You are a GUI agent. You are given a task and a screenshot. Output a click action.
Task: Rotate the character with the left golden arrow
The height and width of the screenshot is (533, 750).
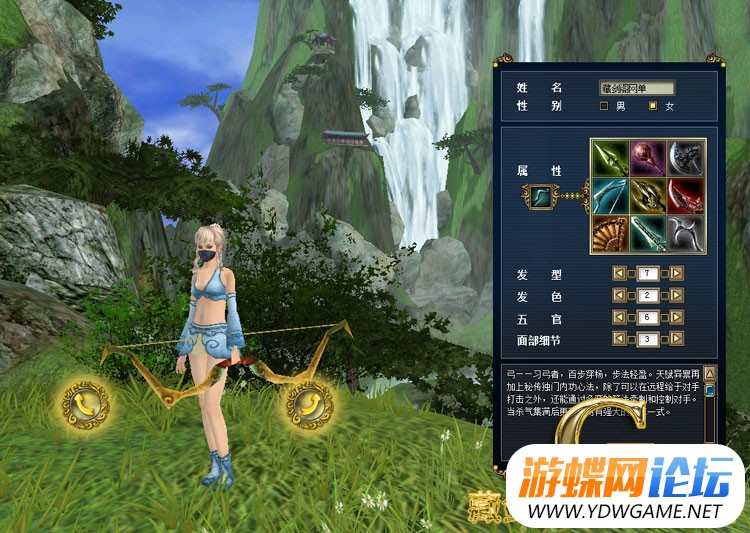click(84, 402)
